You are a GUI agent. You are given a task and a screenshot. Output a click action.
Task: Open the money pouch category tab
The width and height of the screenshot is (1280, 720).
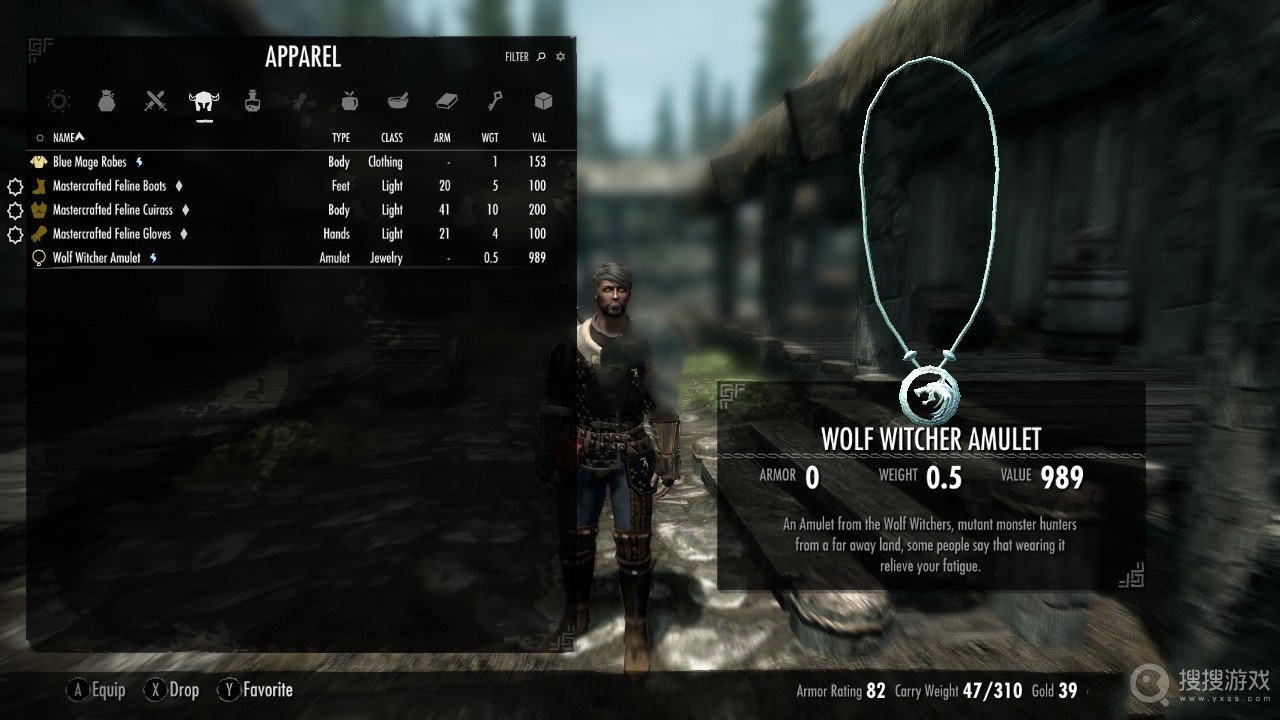pos(107,100)
